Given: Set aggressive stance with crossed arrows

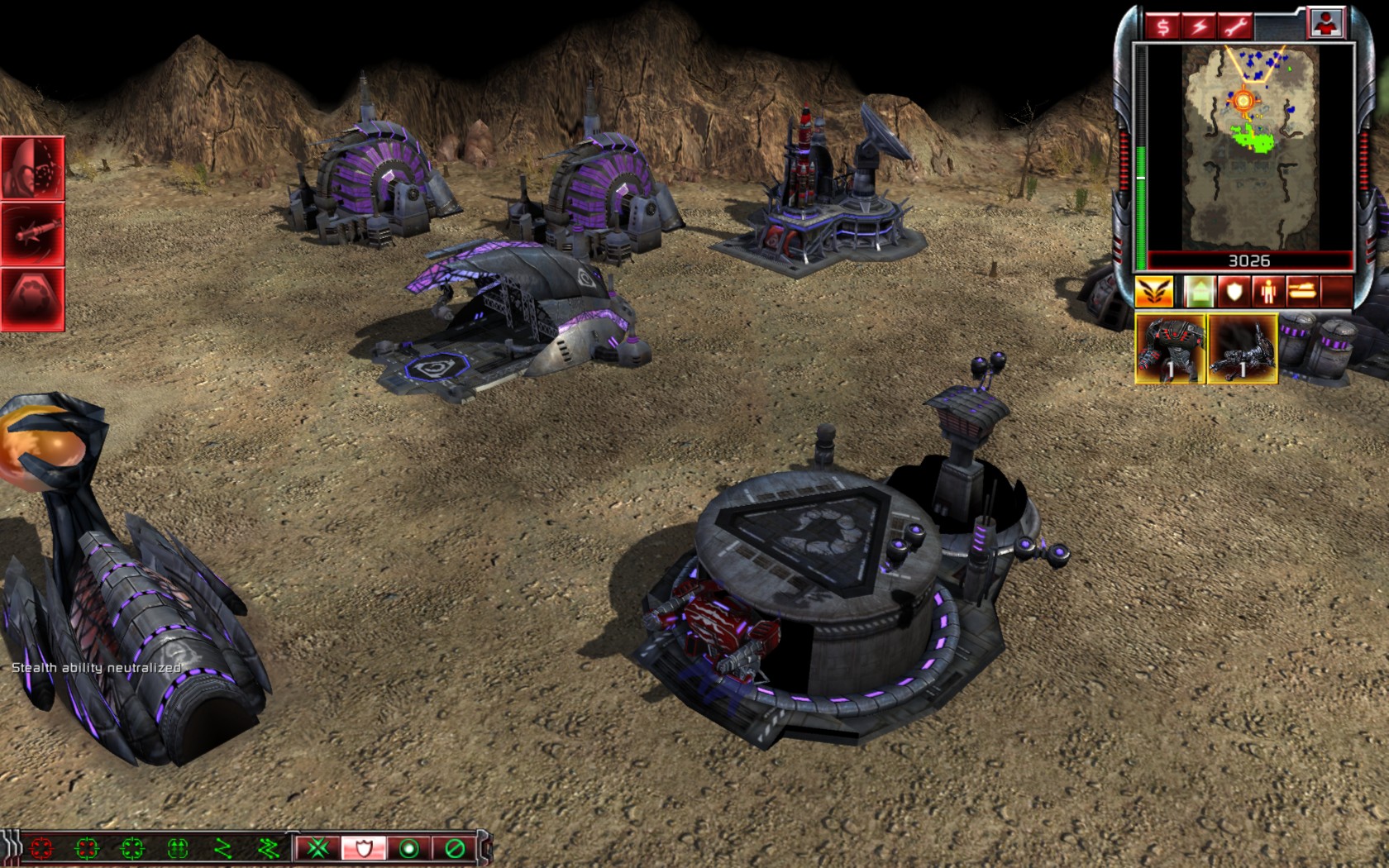Looking at the screenshot, I should pos(318,848).
